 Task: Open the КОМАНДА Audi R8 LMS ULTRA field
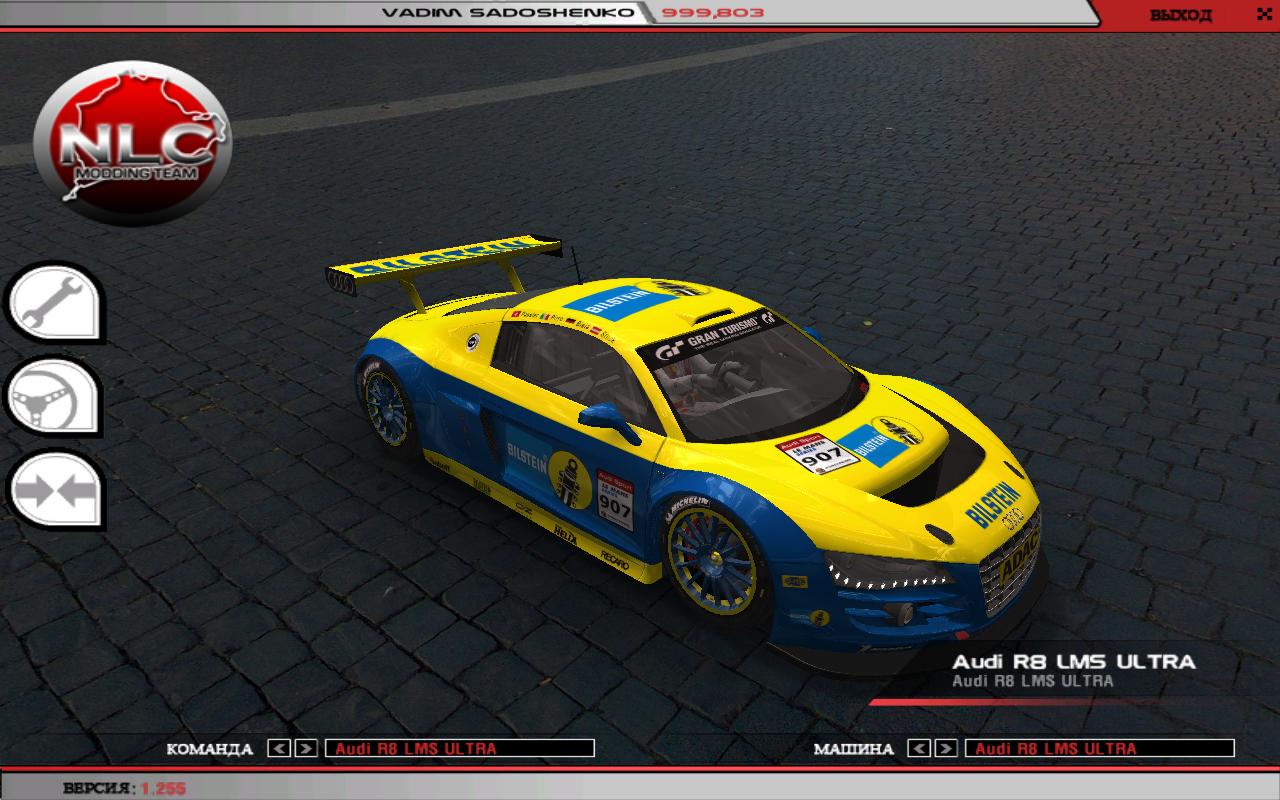(x=460, y=748)
